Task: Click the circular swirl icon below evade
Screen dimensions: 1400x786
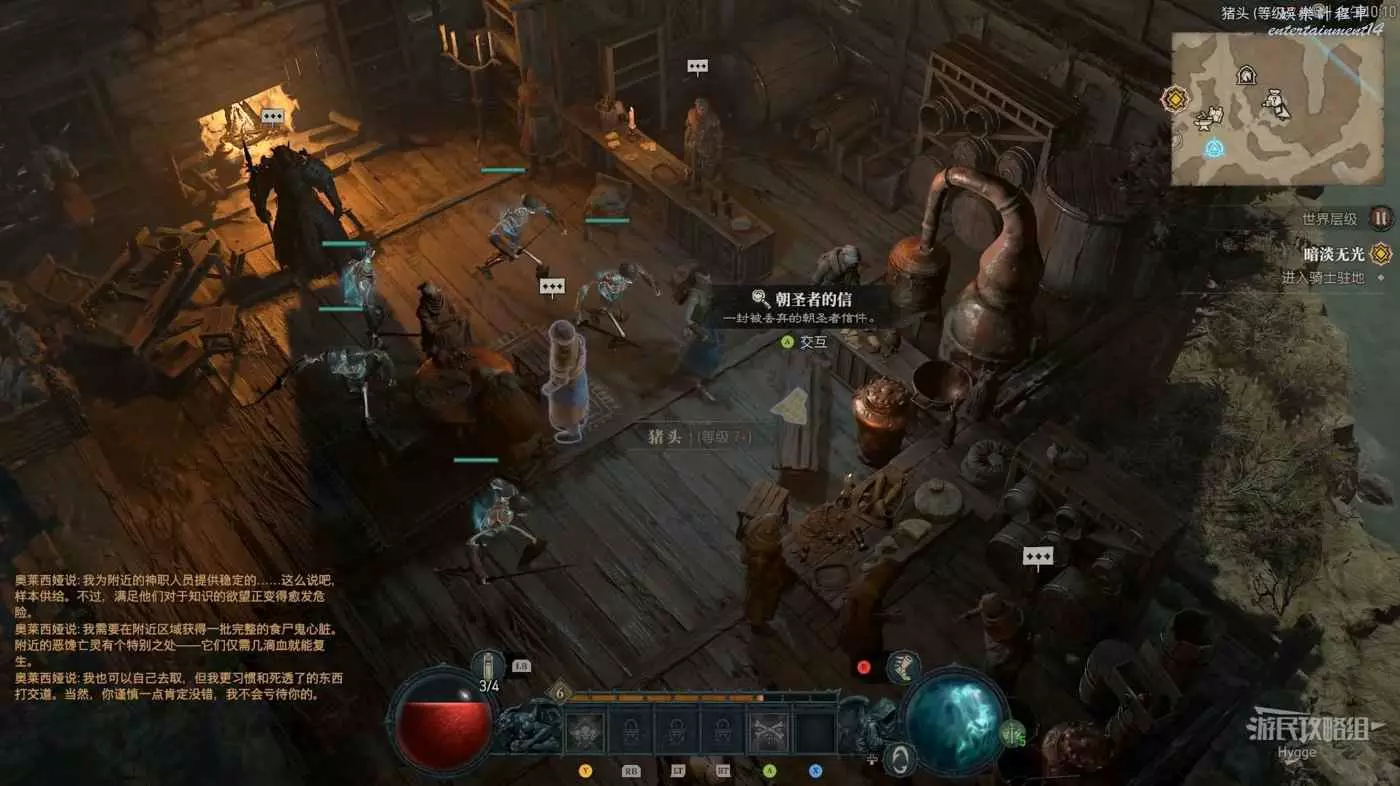Action: pos(901,757)
